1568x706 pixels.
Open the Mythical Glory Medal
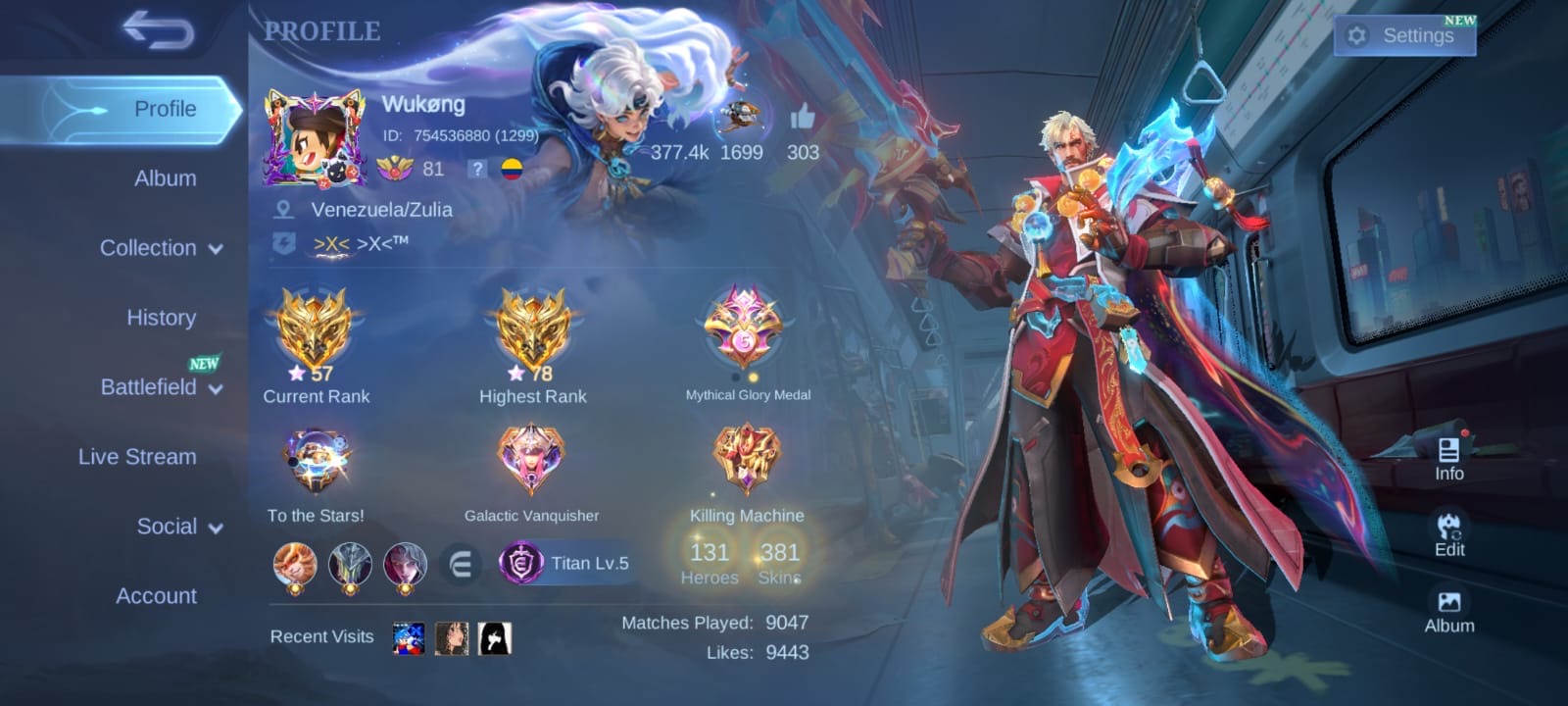745,328
